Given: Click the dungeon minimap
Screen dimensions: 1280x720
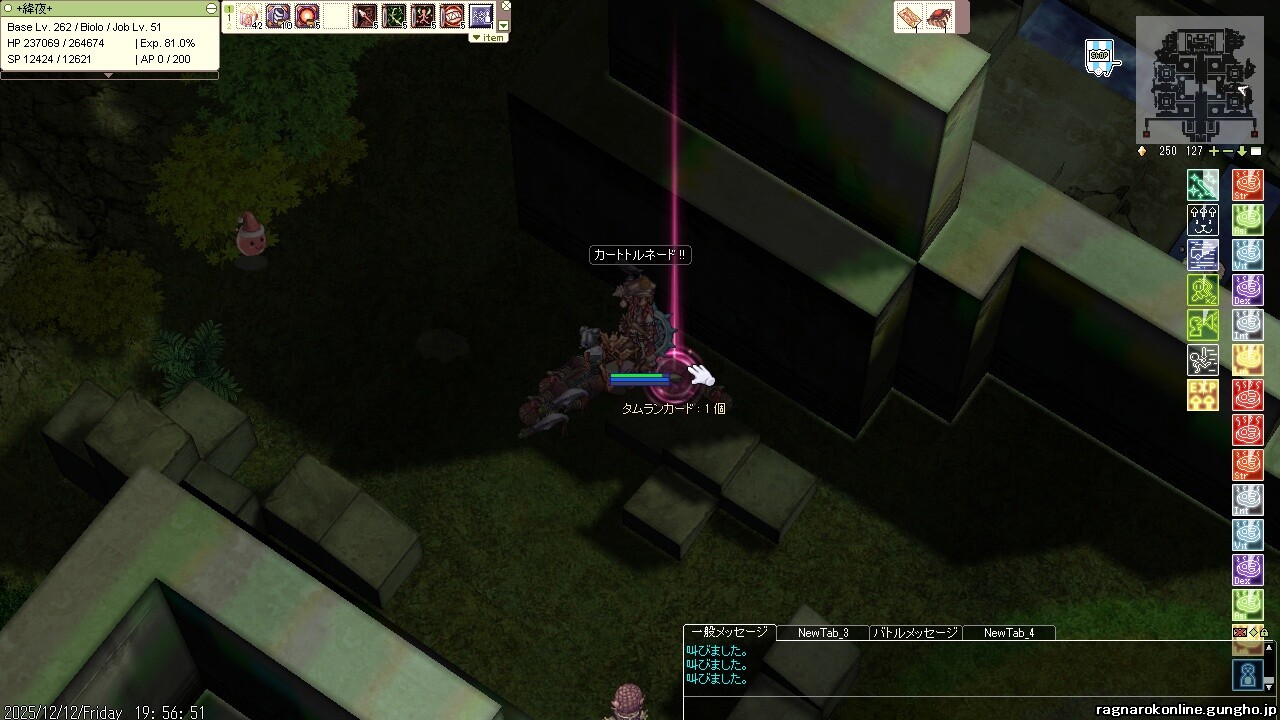Looking at the screenshot, I should click(1198, 86).
